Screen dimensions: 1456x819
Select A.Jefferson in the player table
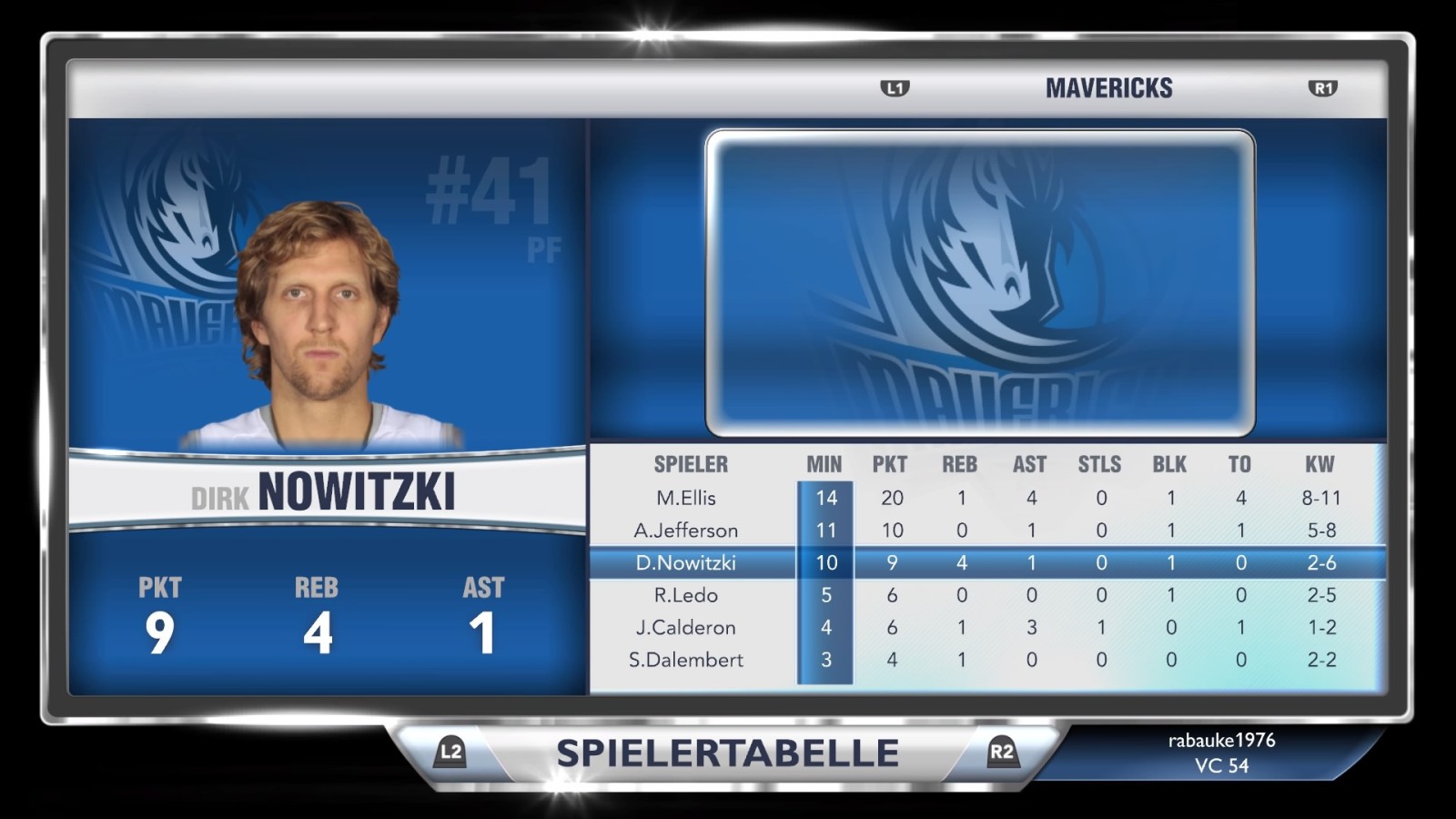pyautogui.click(x=686, y=531)
